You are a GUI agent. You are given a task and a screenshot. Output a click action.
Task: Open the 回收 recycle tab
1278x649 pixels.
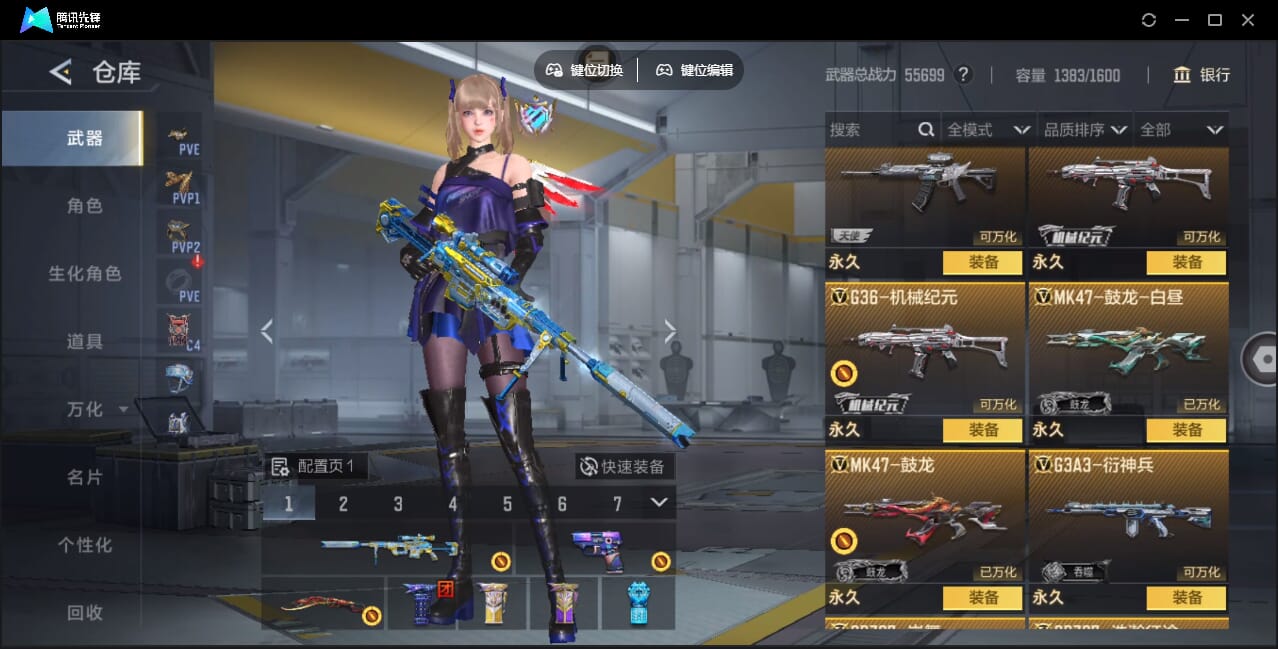pos(85,613)
